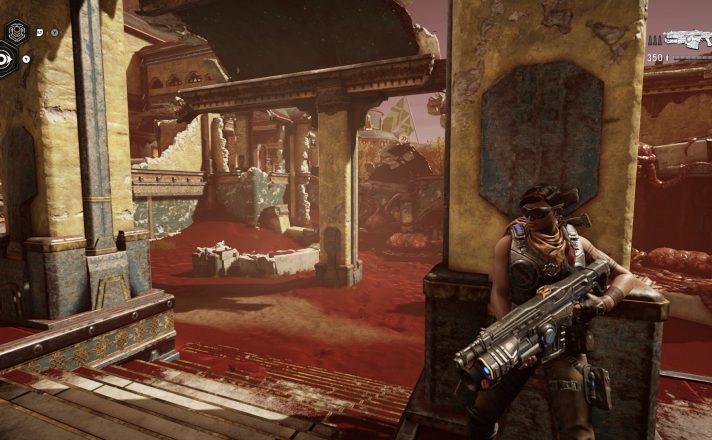
Task: Select the Lancer rifle weapon icon
Action: [686, 39]
